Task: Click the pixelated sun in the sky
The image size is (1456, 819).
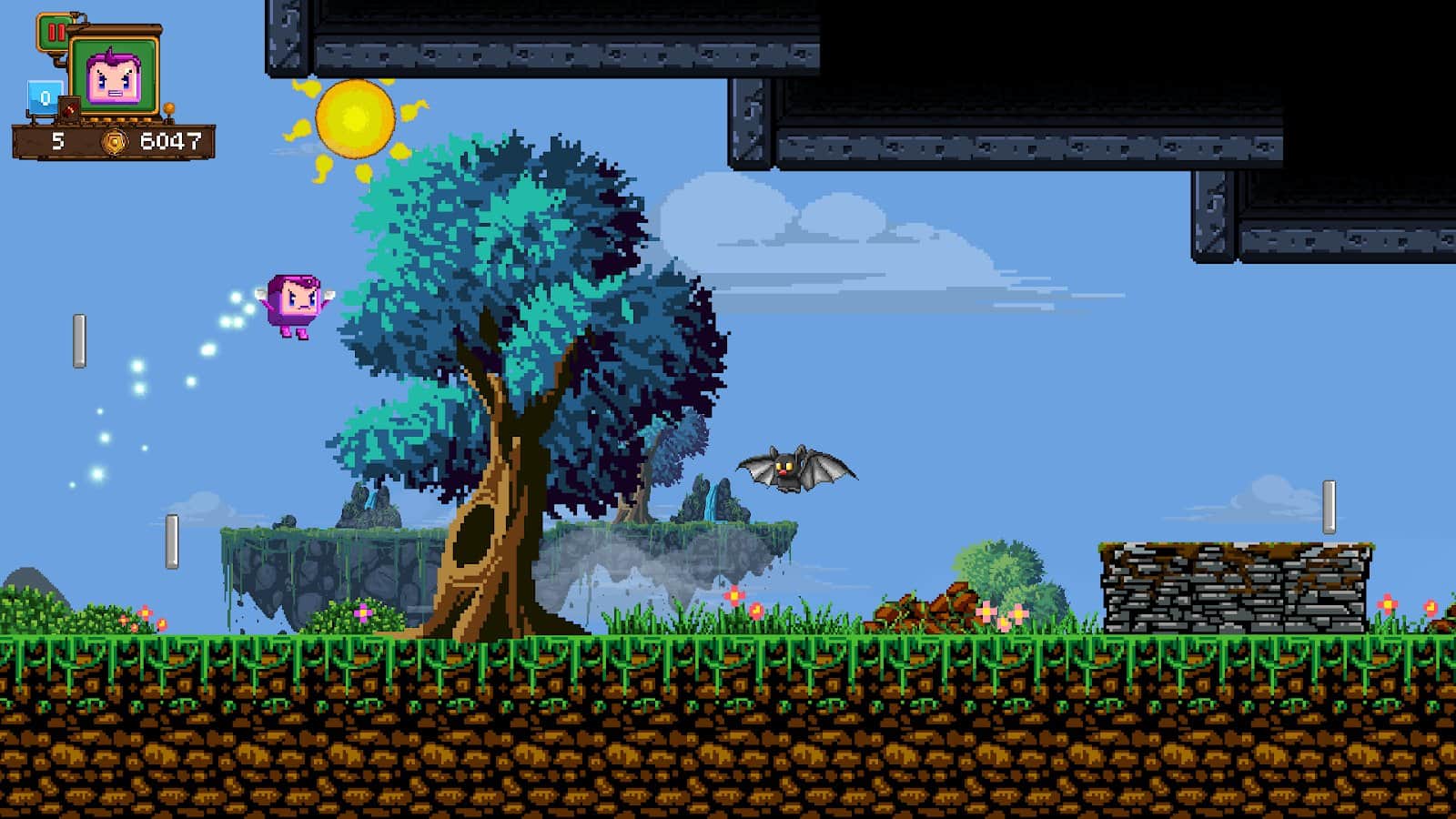Action: pyautogui.click(x=355, y=118)
